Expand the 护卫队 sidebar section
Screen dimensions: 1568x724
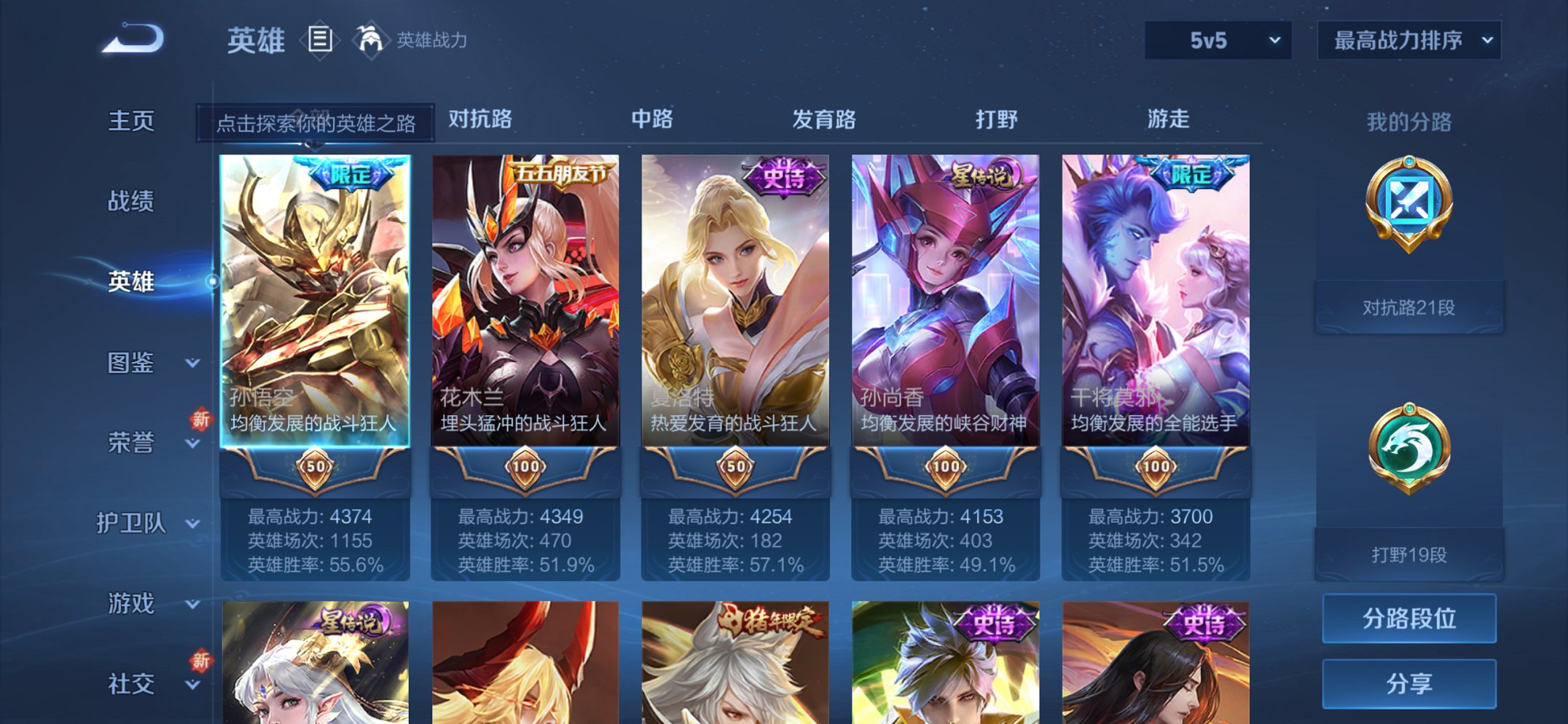point(131,523)
